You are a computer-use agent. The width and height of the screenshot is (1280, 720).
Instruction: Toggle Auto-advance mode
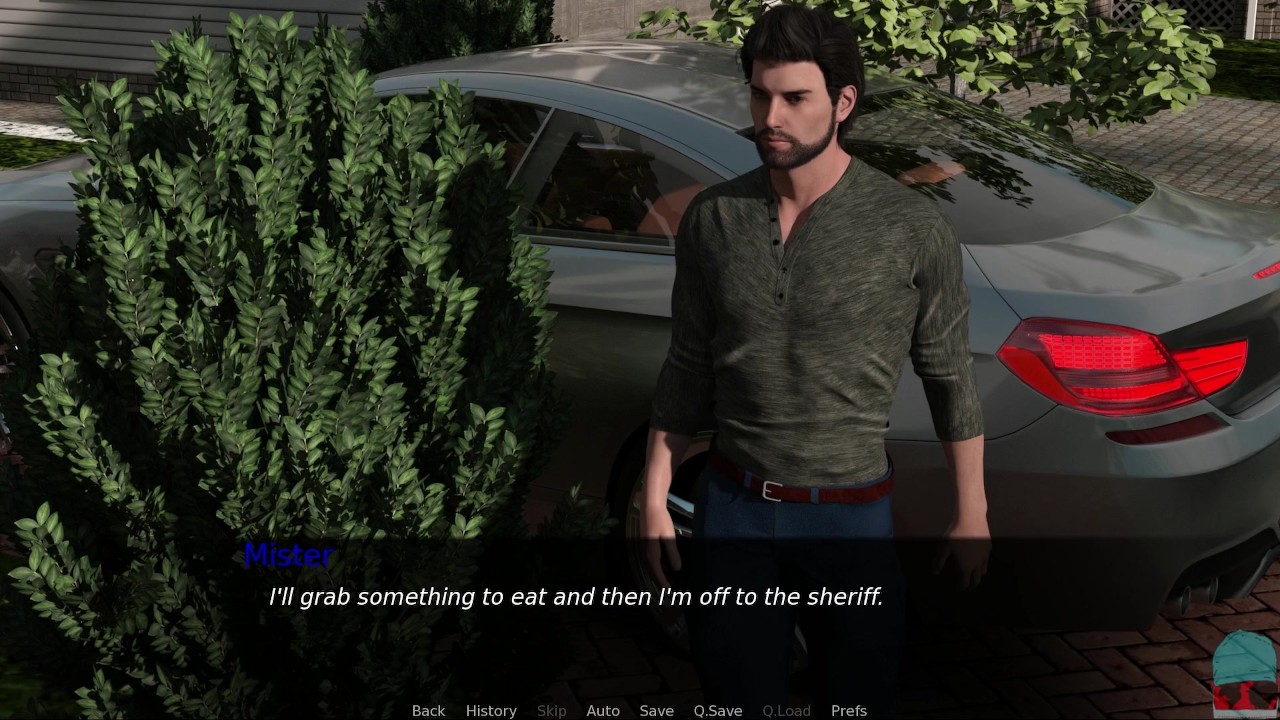click(x=603, y=710)
